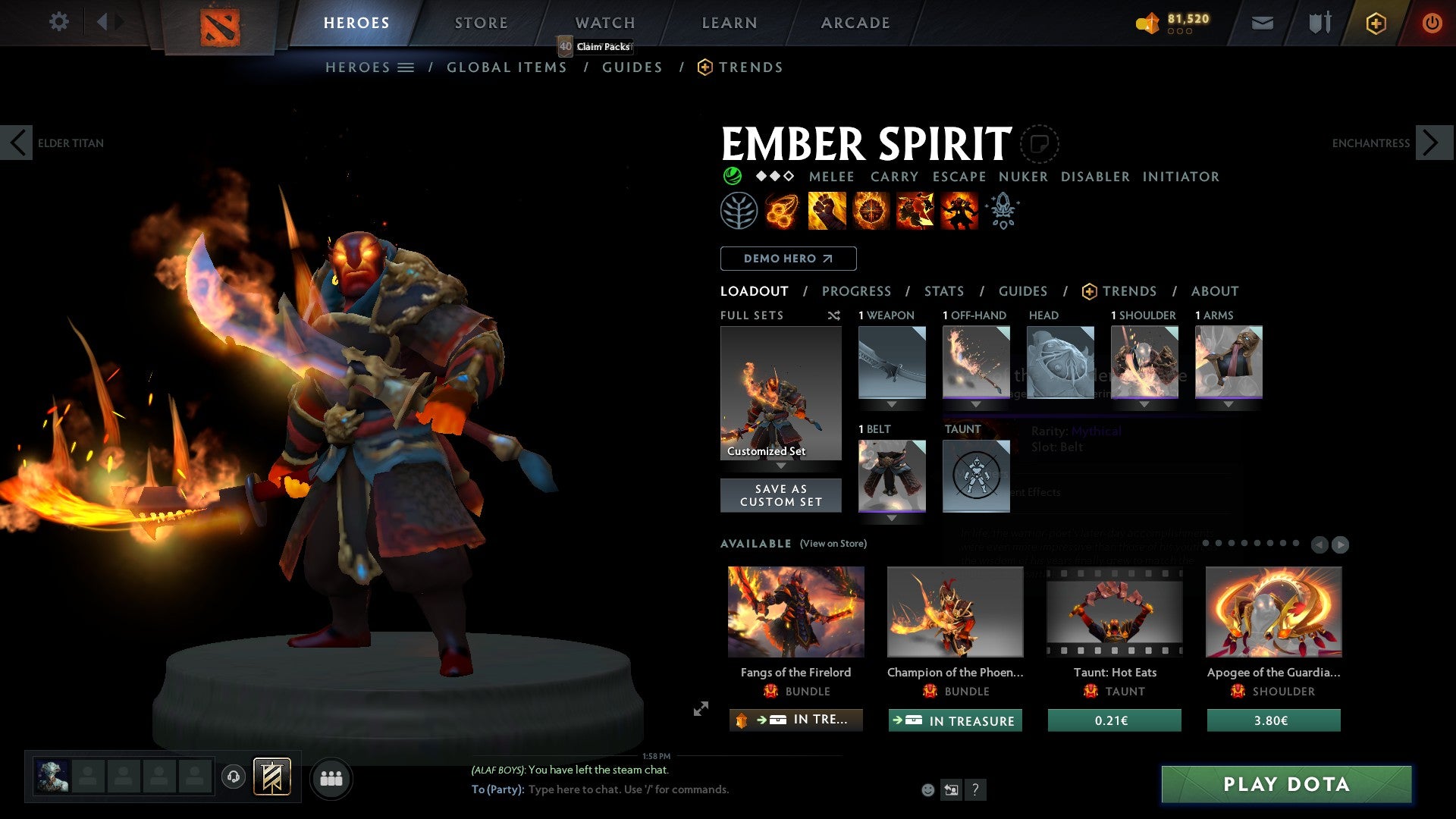Toggle the shuffle icon next to FULL SETS
The image size is (1456, 819).
834,315
